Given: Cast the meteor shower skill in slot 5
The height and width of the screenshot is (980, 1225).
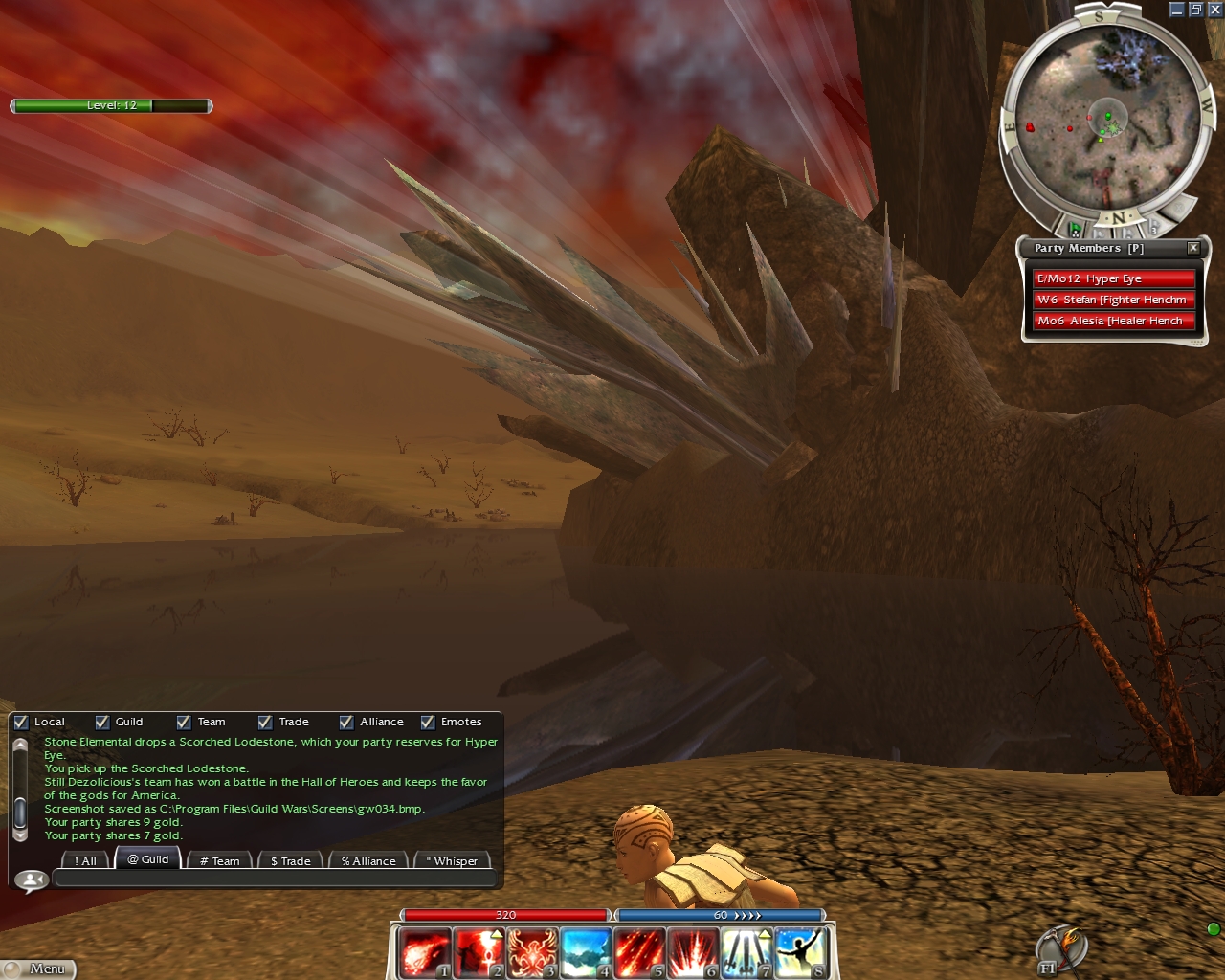Looking at the screenshot, I should point(639,953).
